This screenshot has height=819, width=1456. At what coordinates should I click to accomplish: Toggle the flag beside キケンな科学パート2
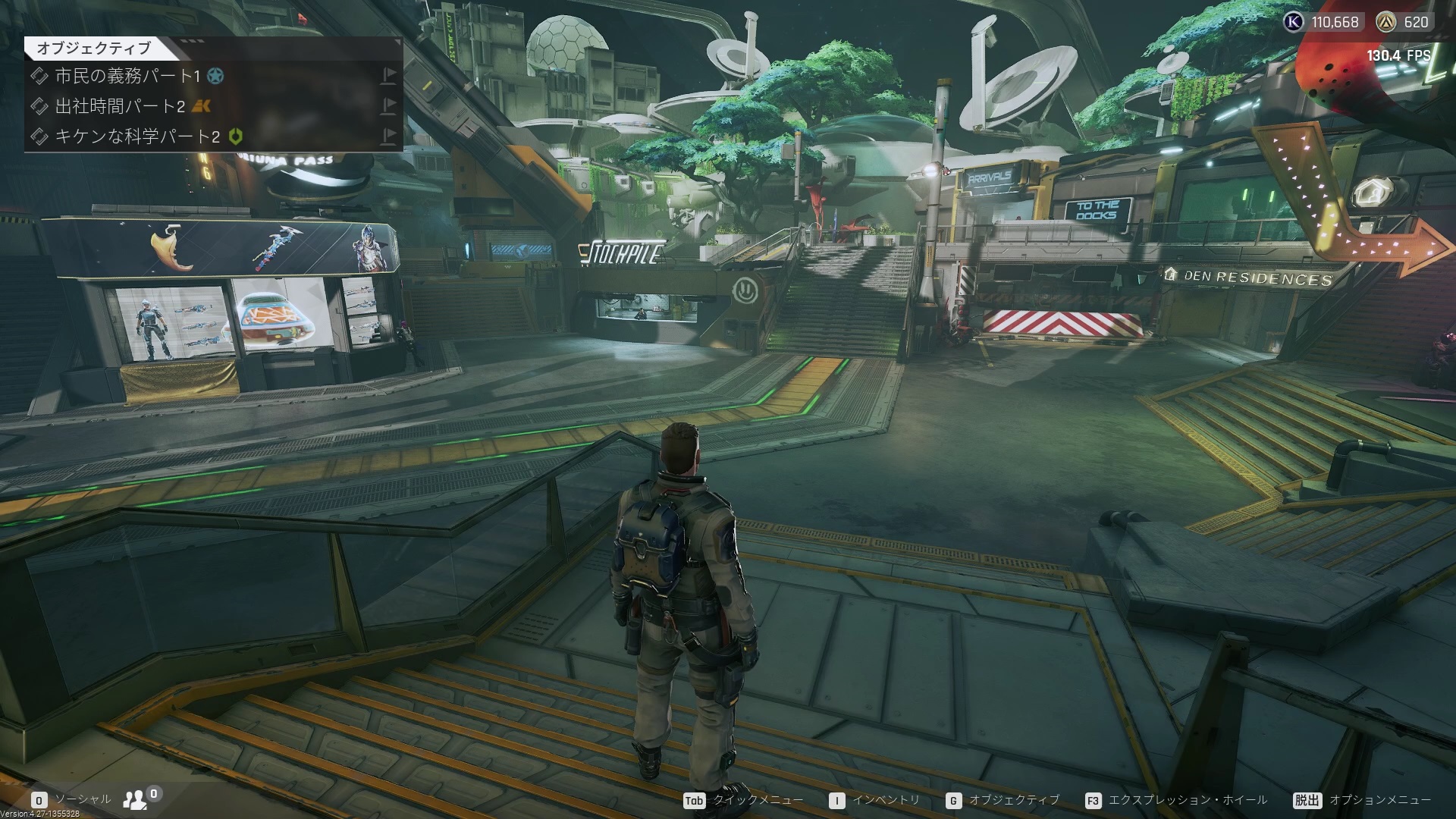(388, 136)
